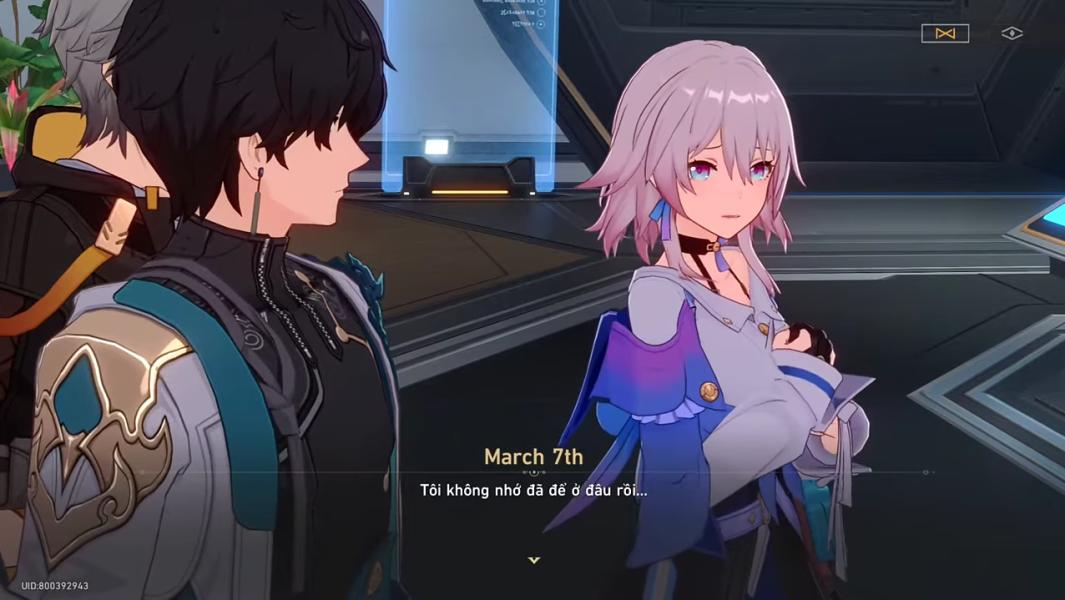Continue dialogue with the yellow down arrow
This screenshot has width=1065, height=600.
pyautogui.click(x=534, y=560)
